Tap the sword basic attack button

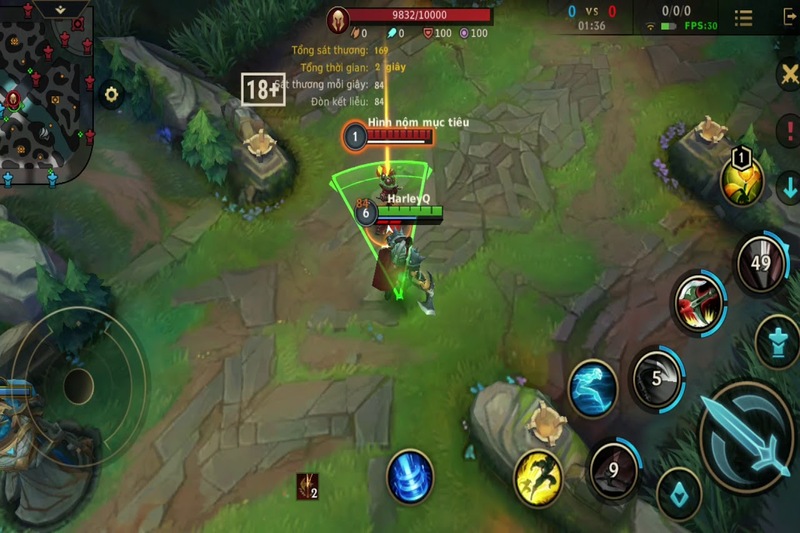pyautogui.click(x=747, y=434)
